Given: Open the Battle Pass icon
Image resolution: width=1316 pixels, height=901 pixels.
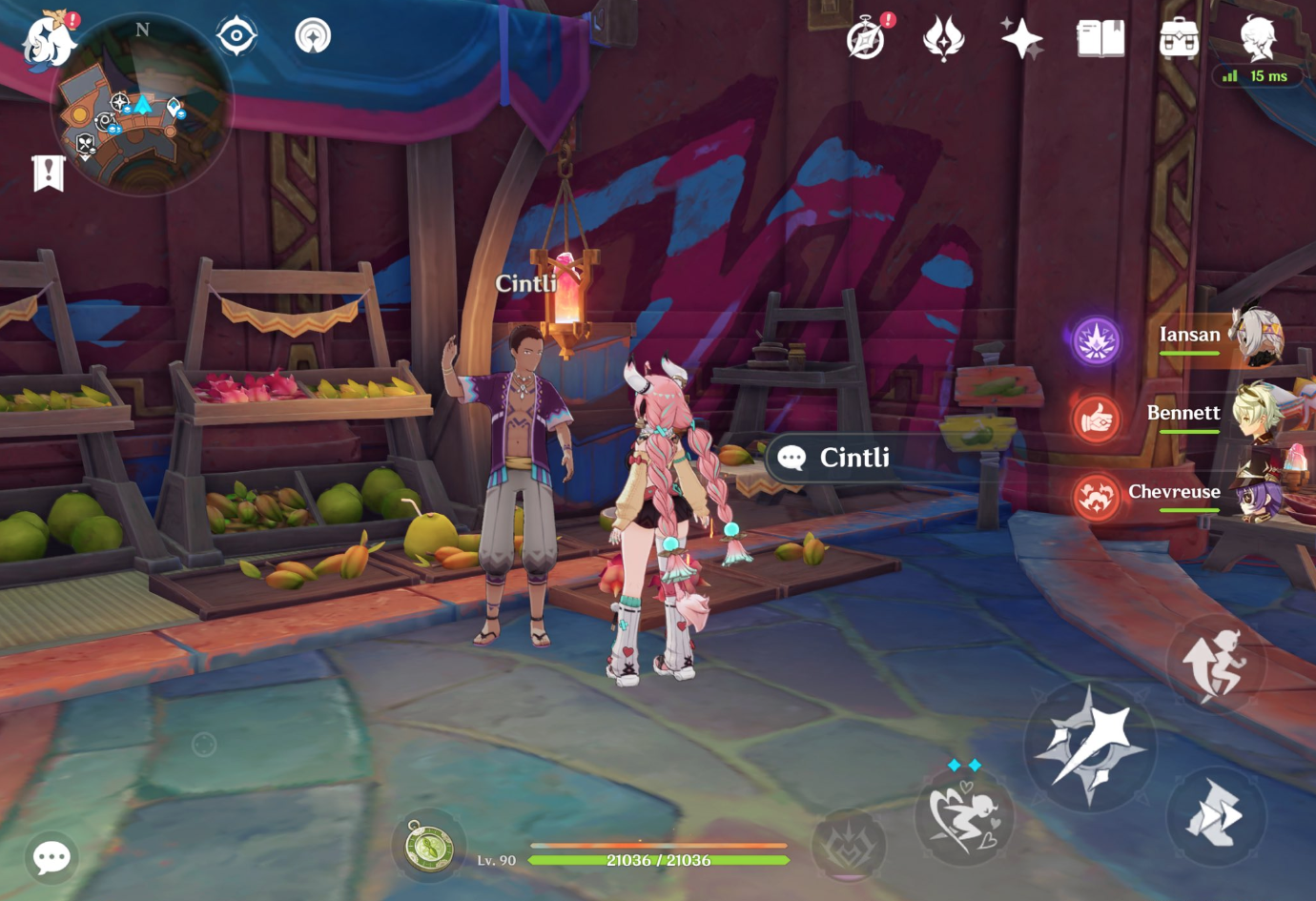Looking at the screenshot, I should point(944,39).
